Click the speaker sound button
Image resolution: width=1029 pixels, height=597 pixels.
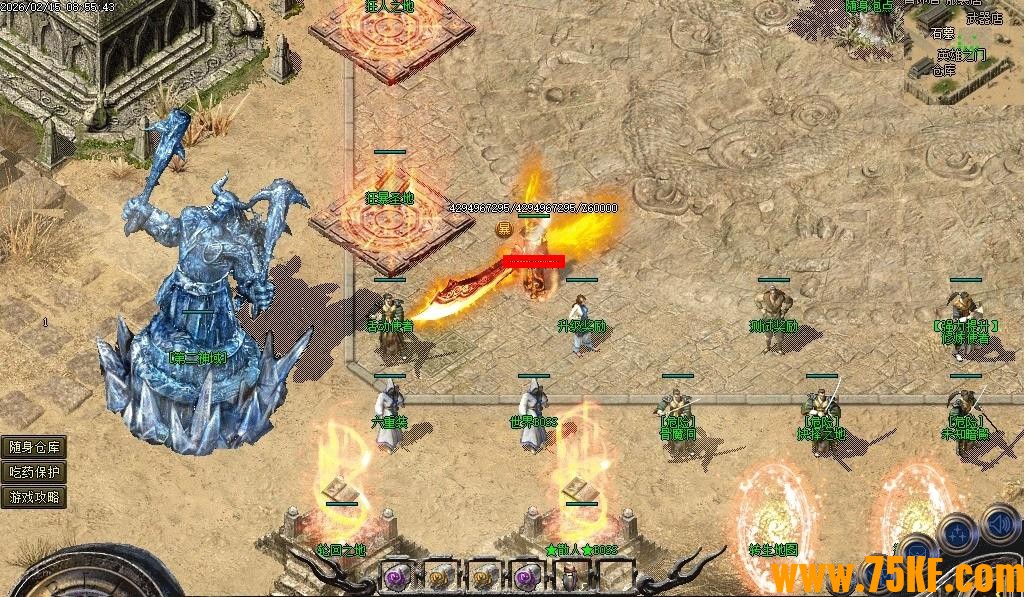[1001, 524]
